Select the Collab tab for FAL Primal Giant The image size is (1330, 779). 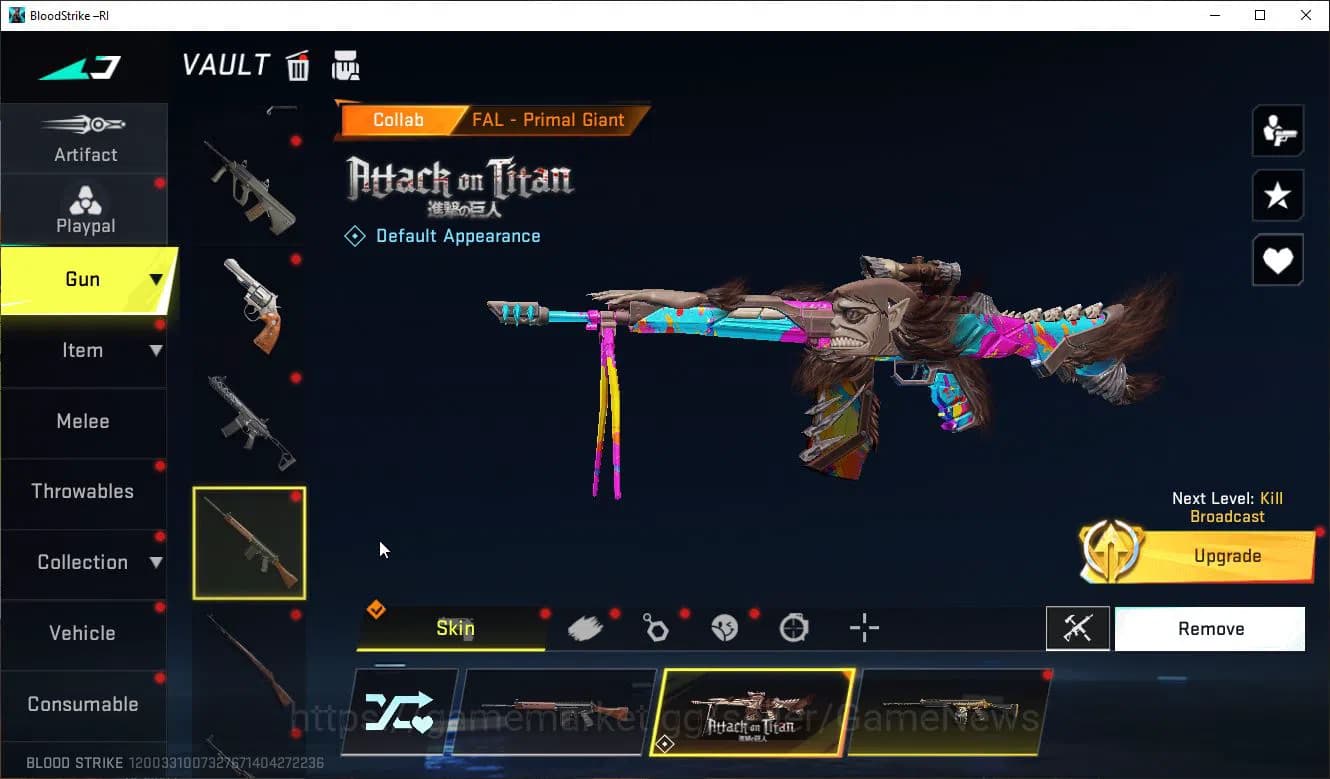[399, 120]
